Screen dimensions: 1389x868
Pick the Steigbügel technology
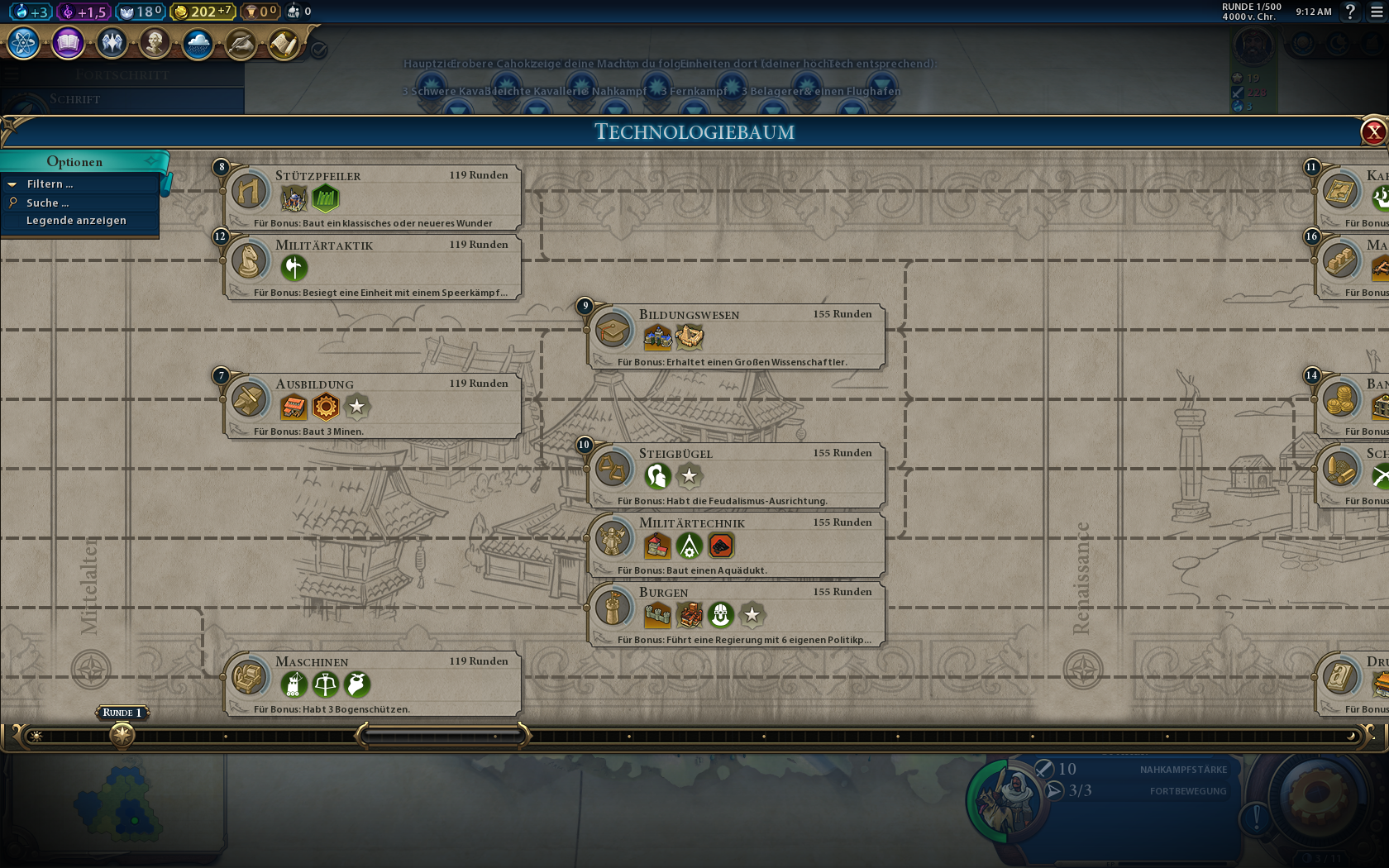point(737,475)
